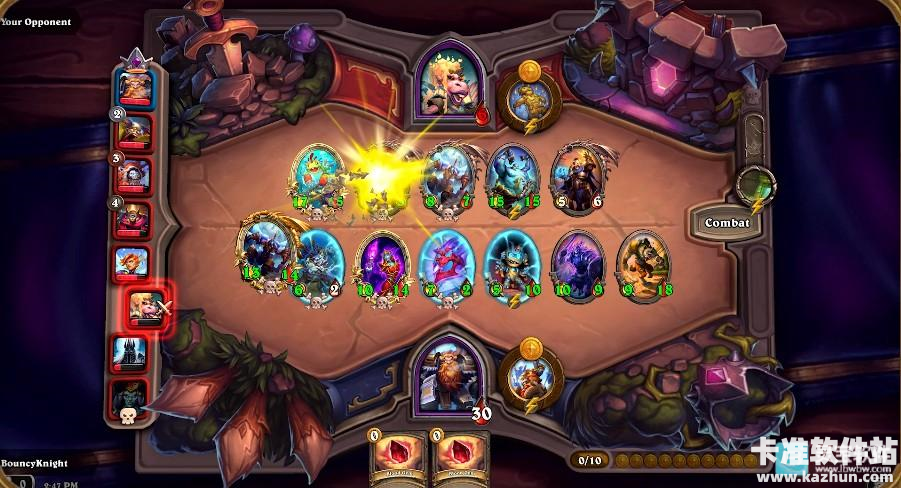Activate your dwarf hero's hero power

point(531,374)
